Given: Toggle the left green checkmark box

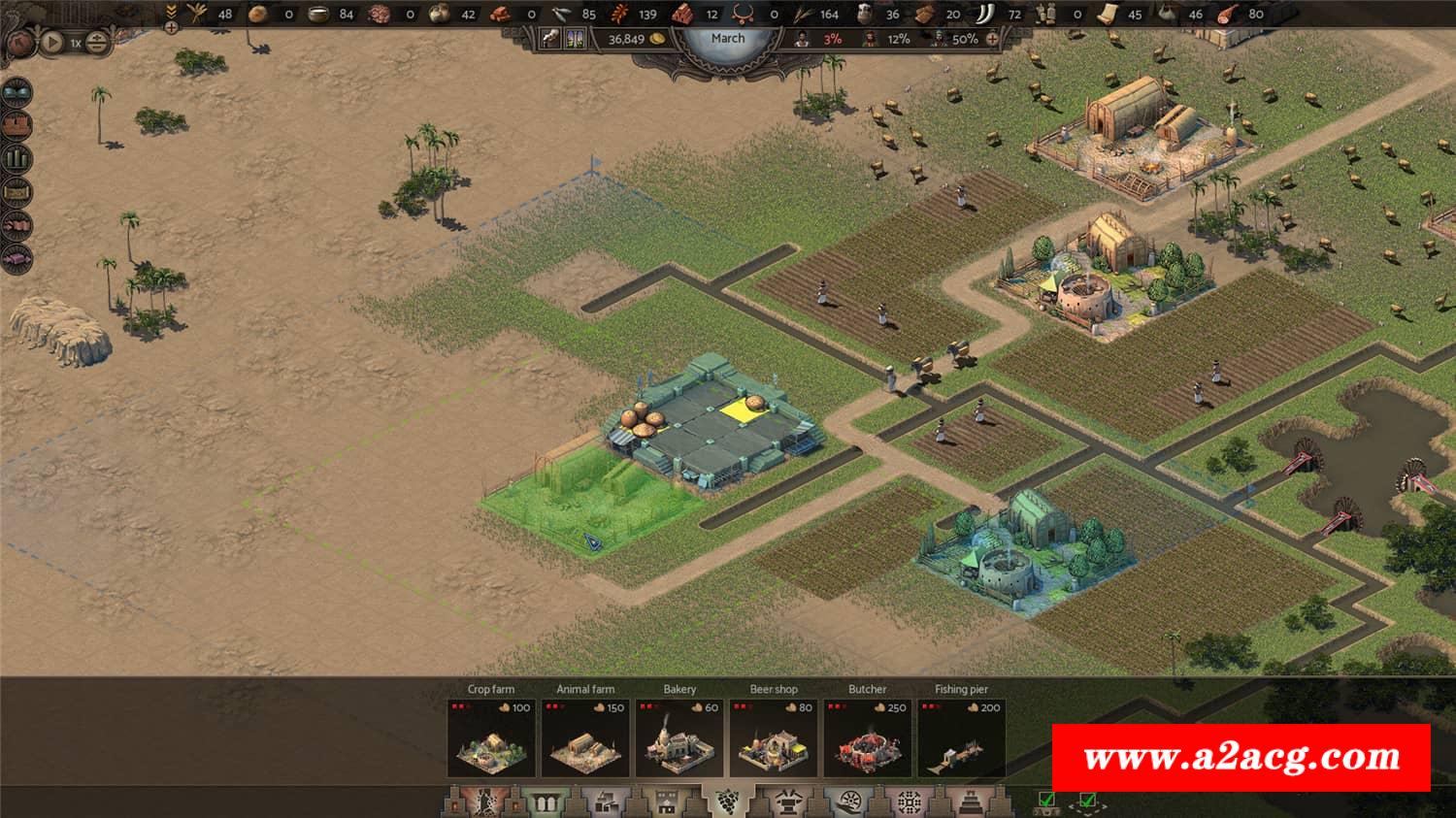Looking at the screenshot, I should [x=1046, y=801].
